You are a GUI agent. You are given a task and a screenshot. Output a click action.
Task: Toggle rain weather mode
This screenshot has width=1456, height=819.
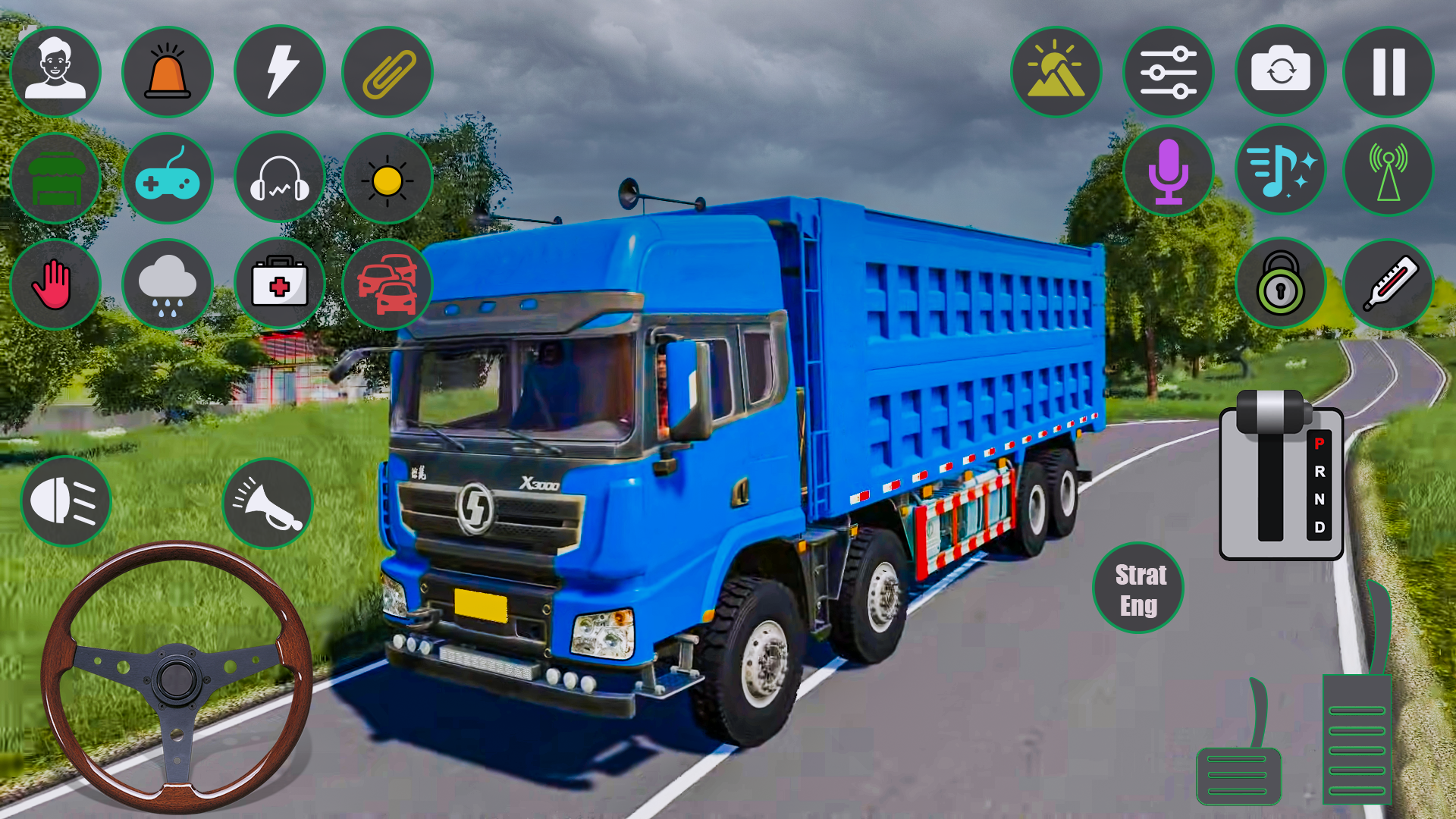pyautogui.click(x=168, y=284)
